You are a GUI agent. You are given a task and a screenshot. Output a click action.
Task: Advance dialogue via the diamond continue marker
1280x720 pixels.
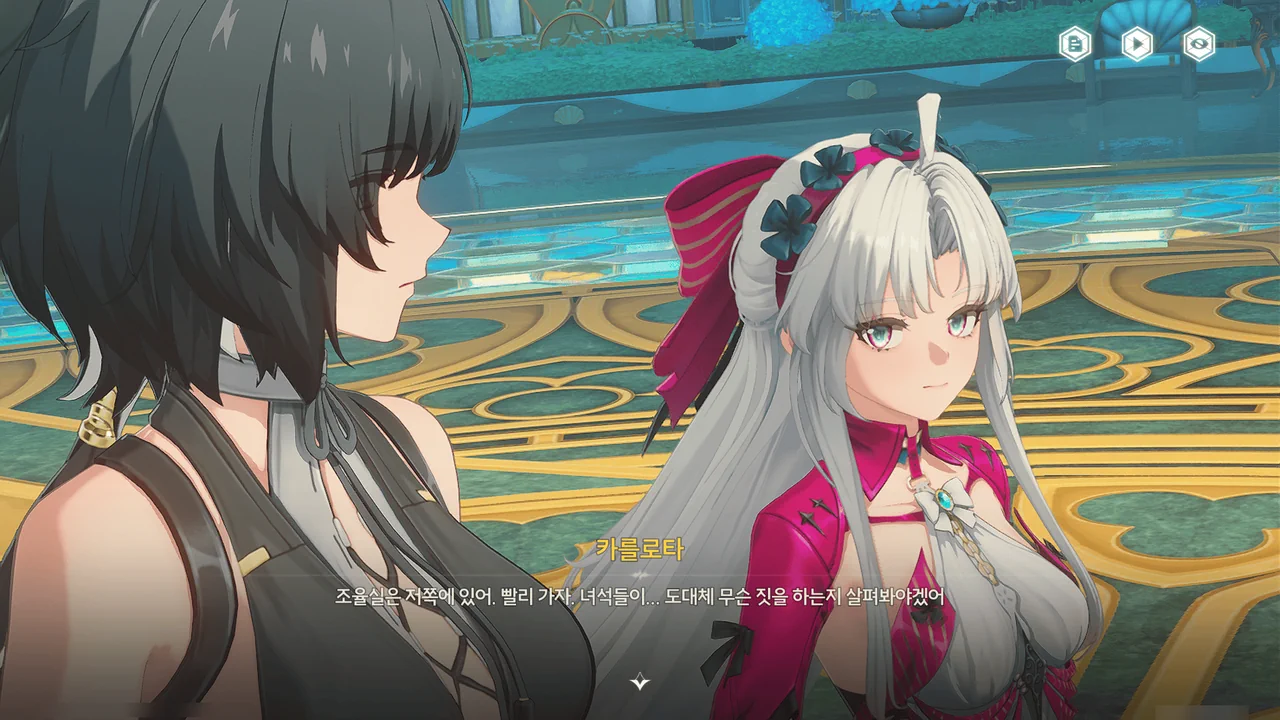point(640,683)
